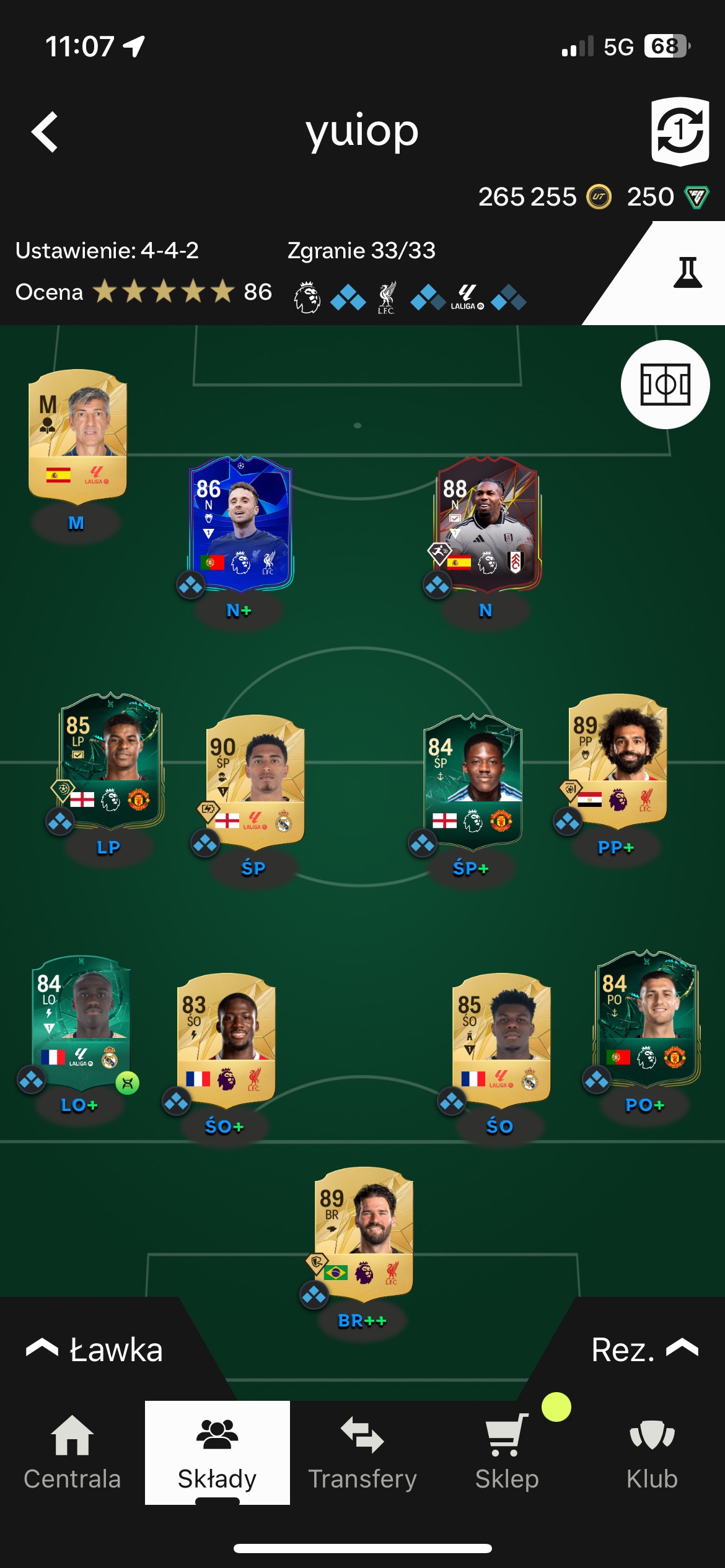Select the 89-rated BR goalkeeper card

364,1234
